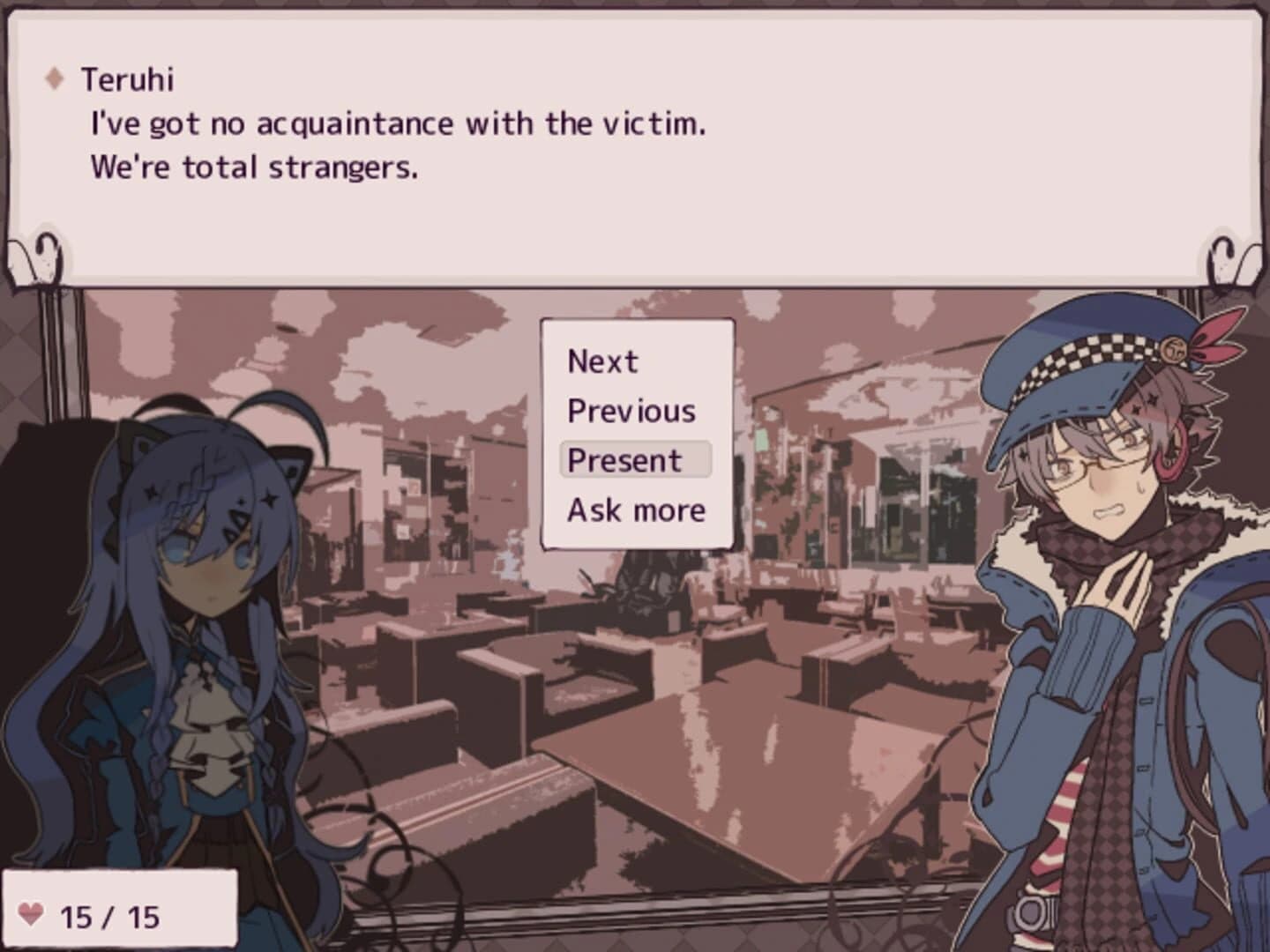
Task: Click the dialogue text about total strangers
Action: (256, 166)
